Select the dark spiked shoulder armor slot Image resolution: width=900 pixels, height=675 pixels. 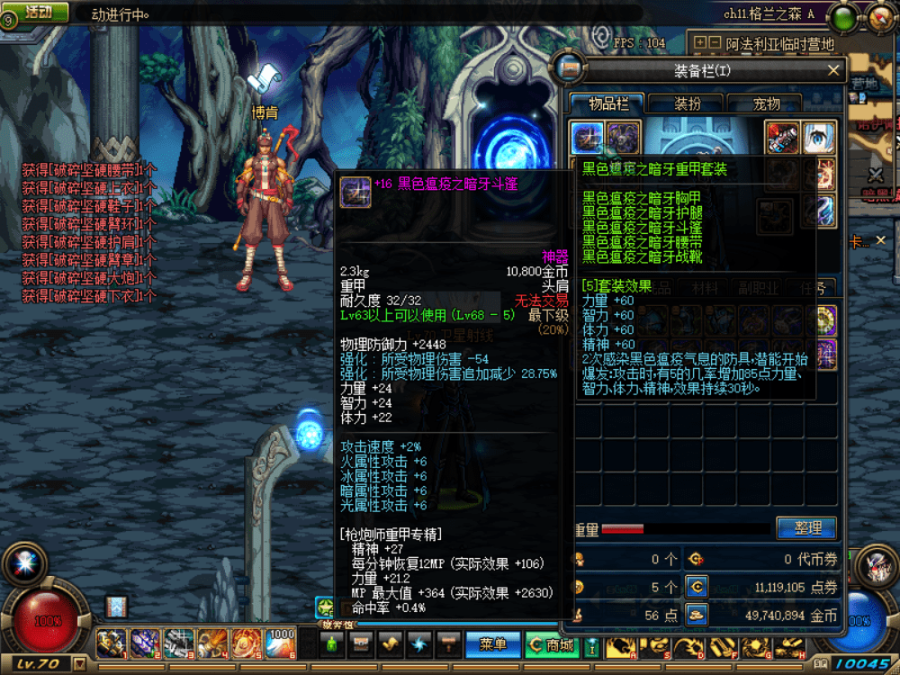623,138
